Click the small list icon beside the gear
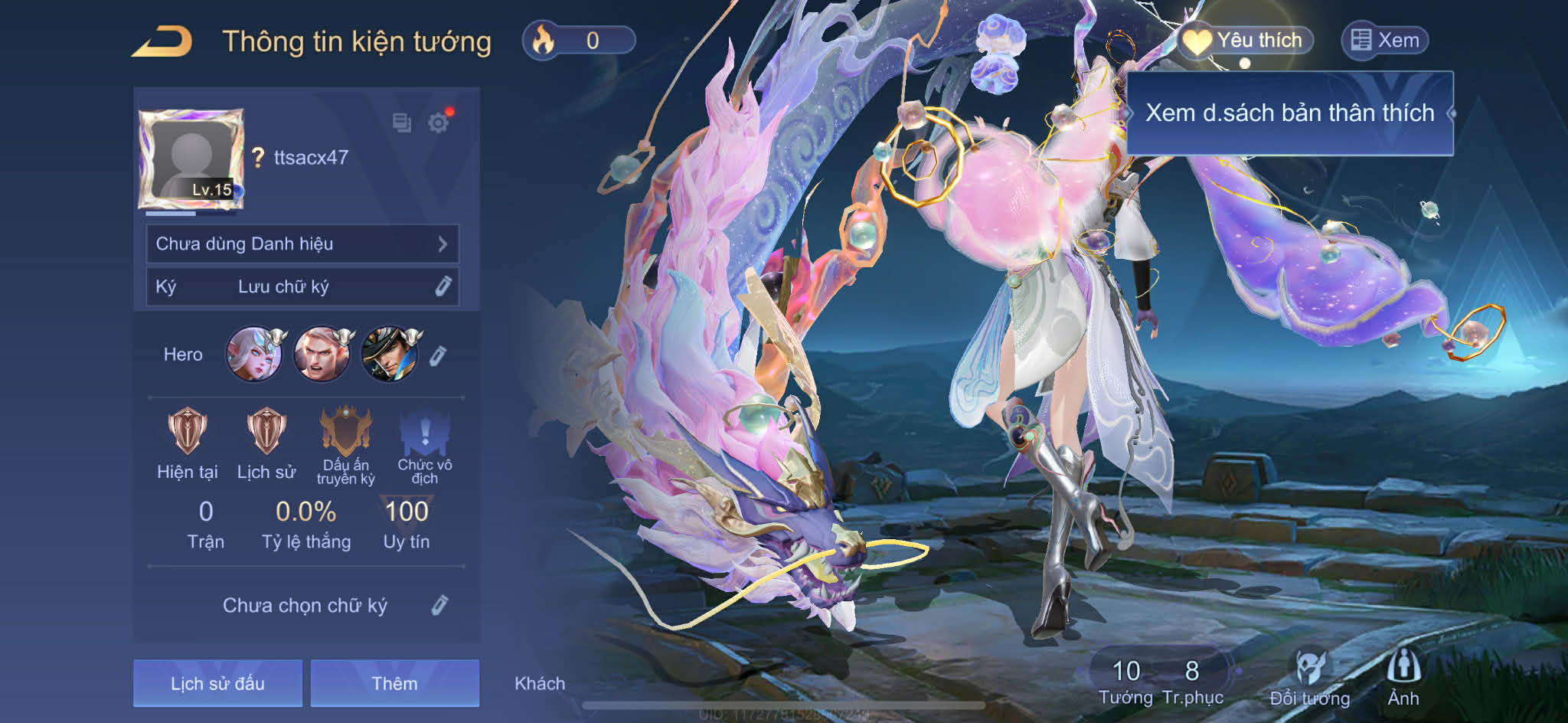1568x723 pixels. coord(402,123)
